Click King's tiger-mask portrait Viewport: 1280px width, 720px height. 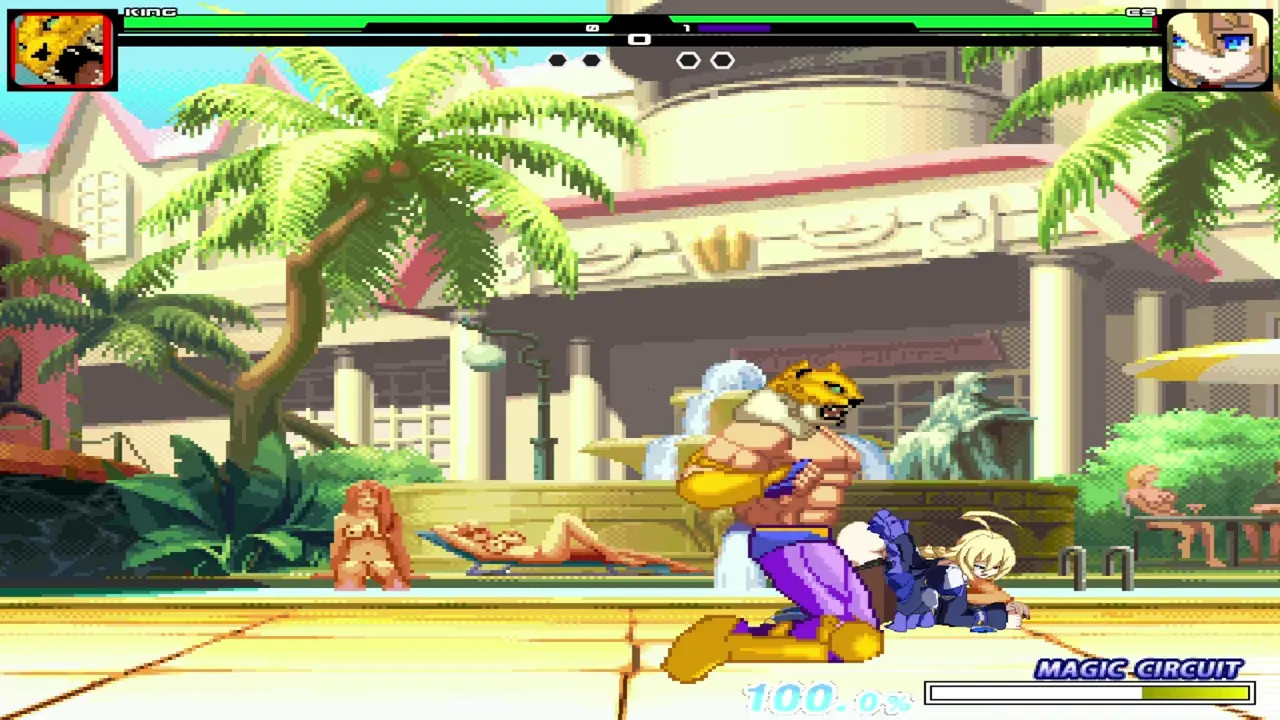pos(62,51)
